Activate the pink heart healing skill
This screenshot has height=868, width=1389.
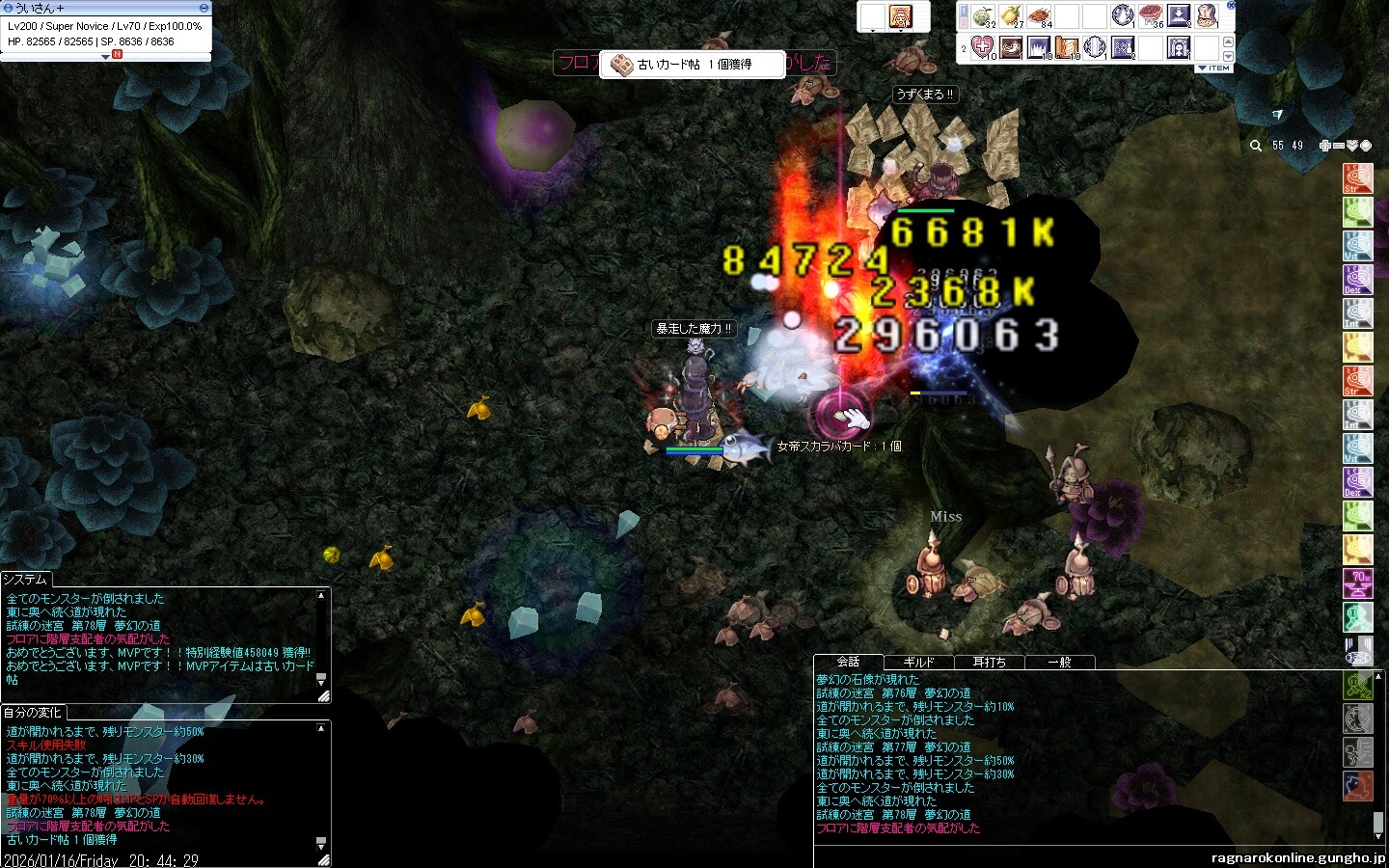[983, 47]
